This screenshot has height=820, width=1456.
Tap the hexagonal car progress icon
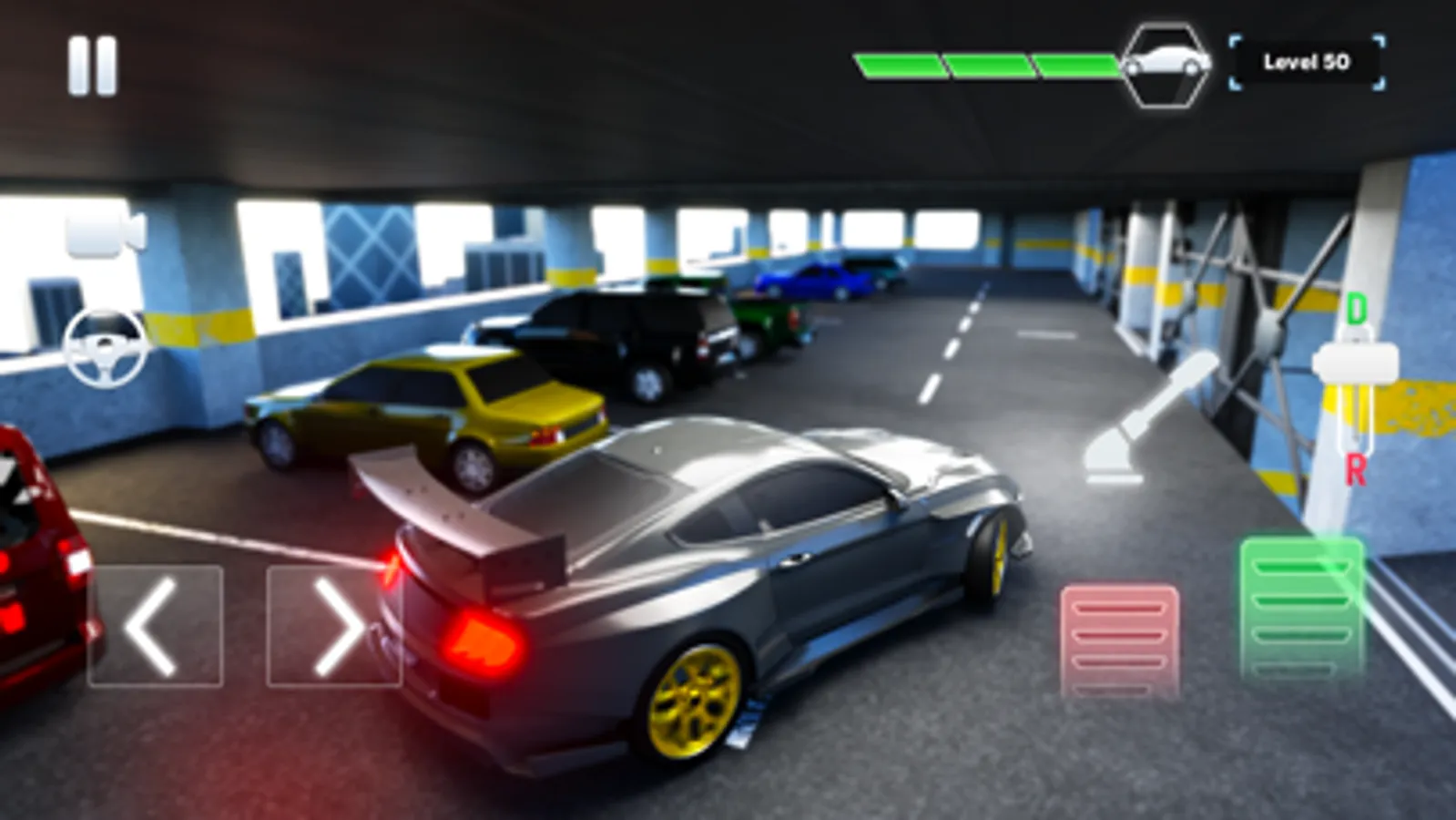pyautogui.click(x=1166, y=66)
